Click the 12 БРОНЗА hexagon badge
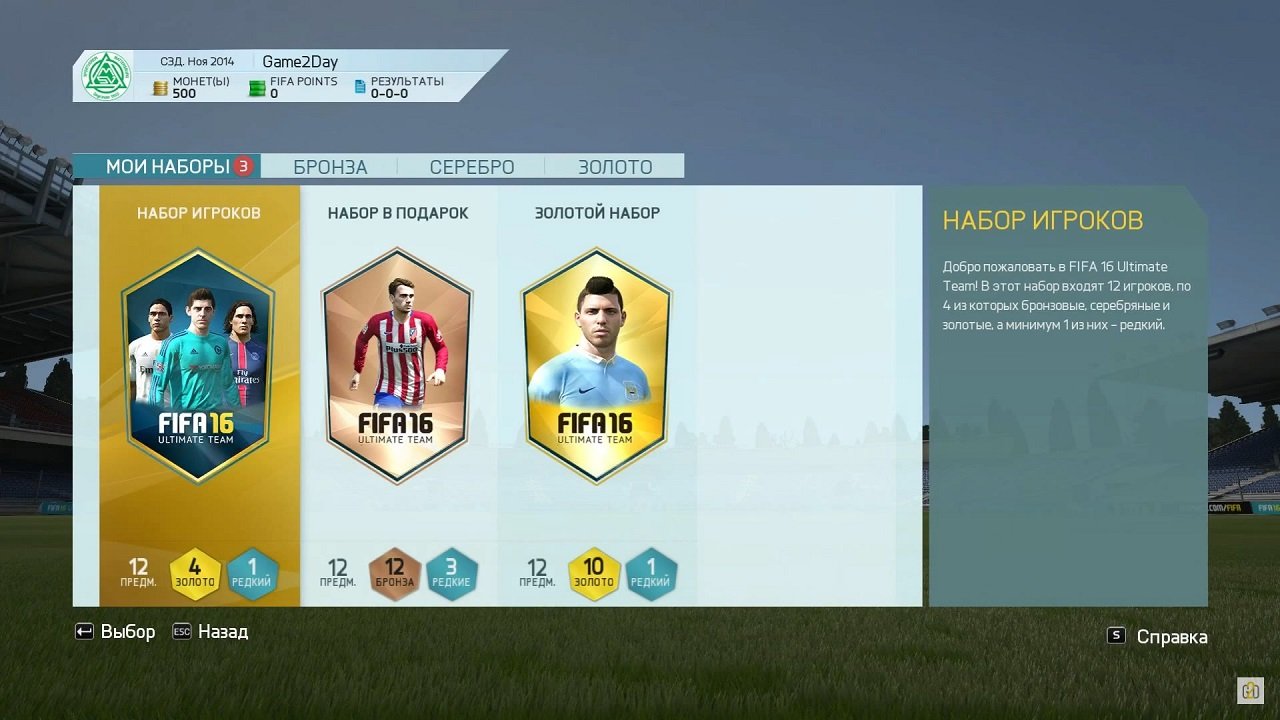The width and height of the screenshot is (1280, 720). point(396,570)
